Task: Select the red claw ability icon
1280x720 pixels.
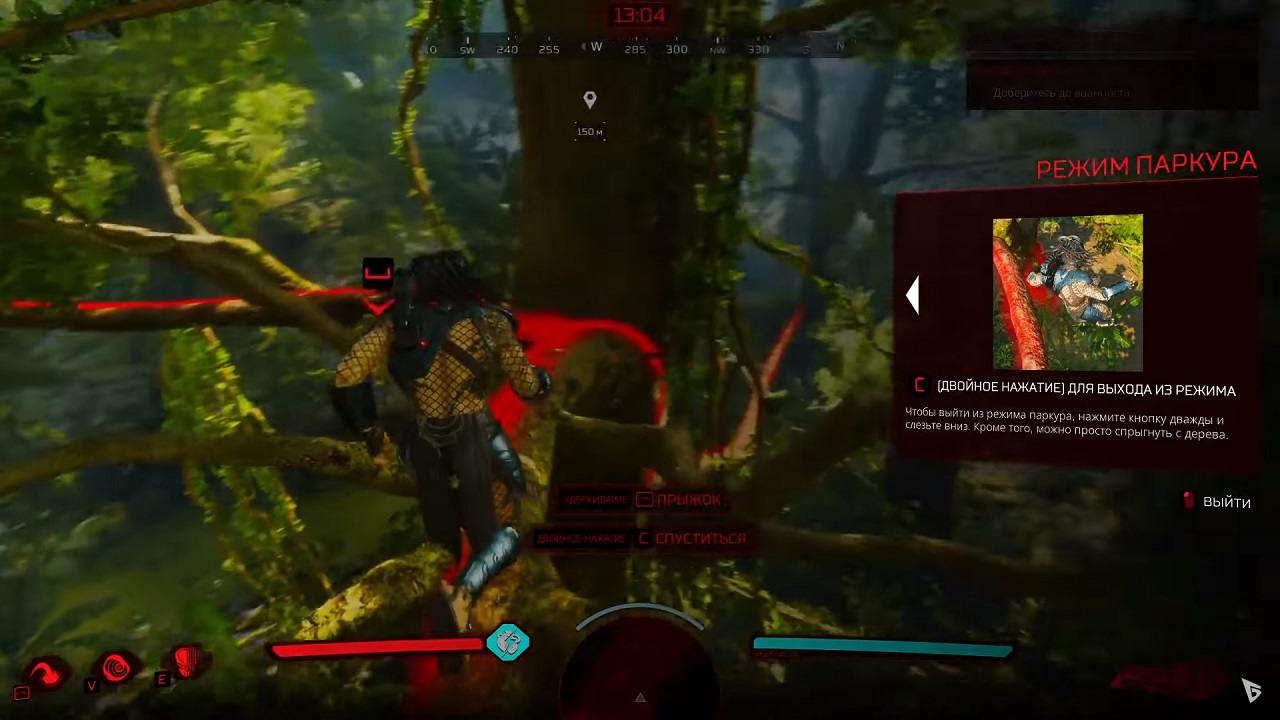Action: [x=45, y=672]
